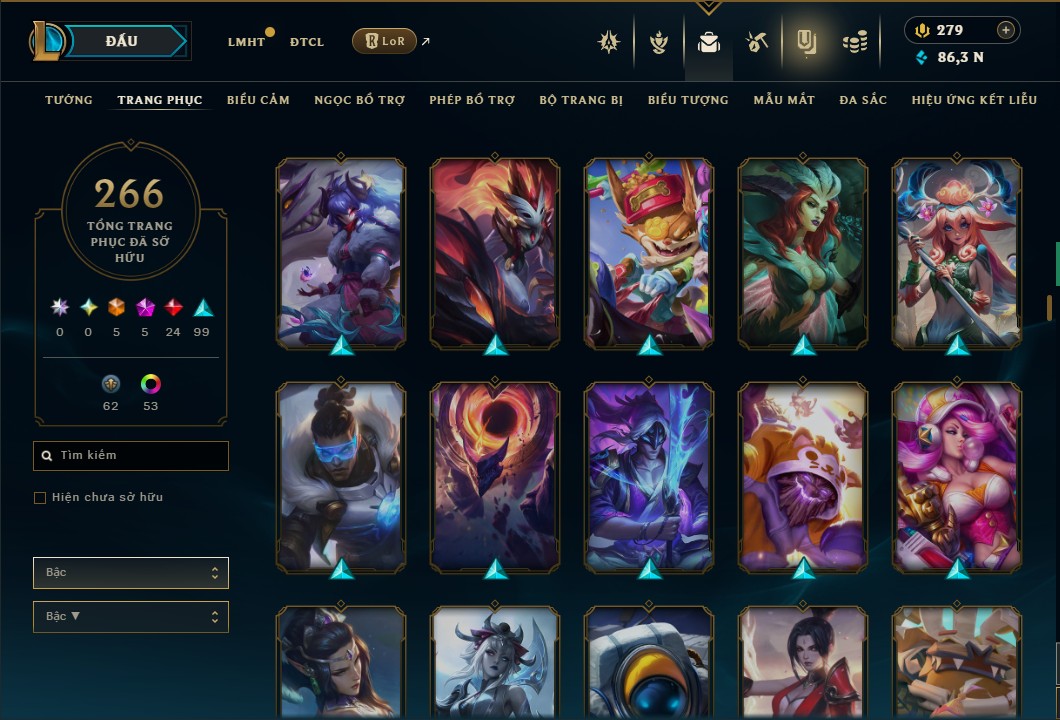Screen dimensions: 1060x720
Task: Click the Tìm kiếm search field
Action: 131,456
